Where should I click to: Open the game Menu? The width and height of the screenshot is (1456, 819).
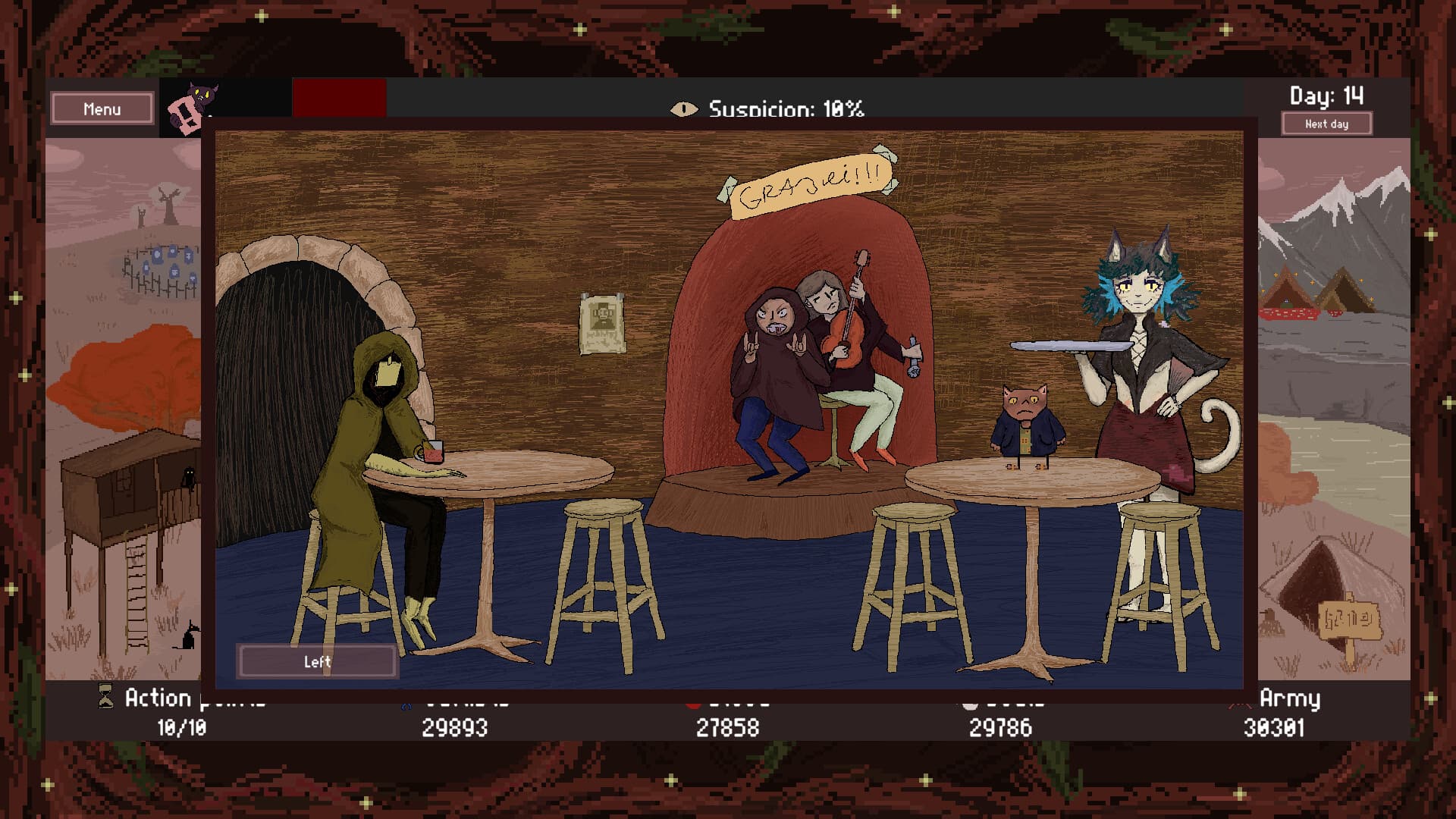click(102, 108)
